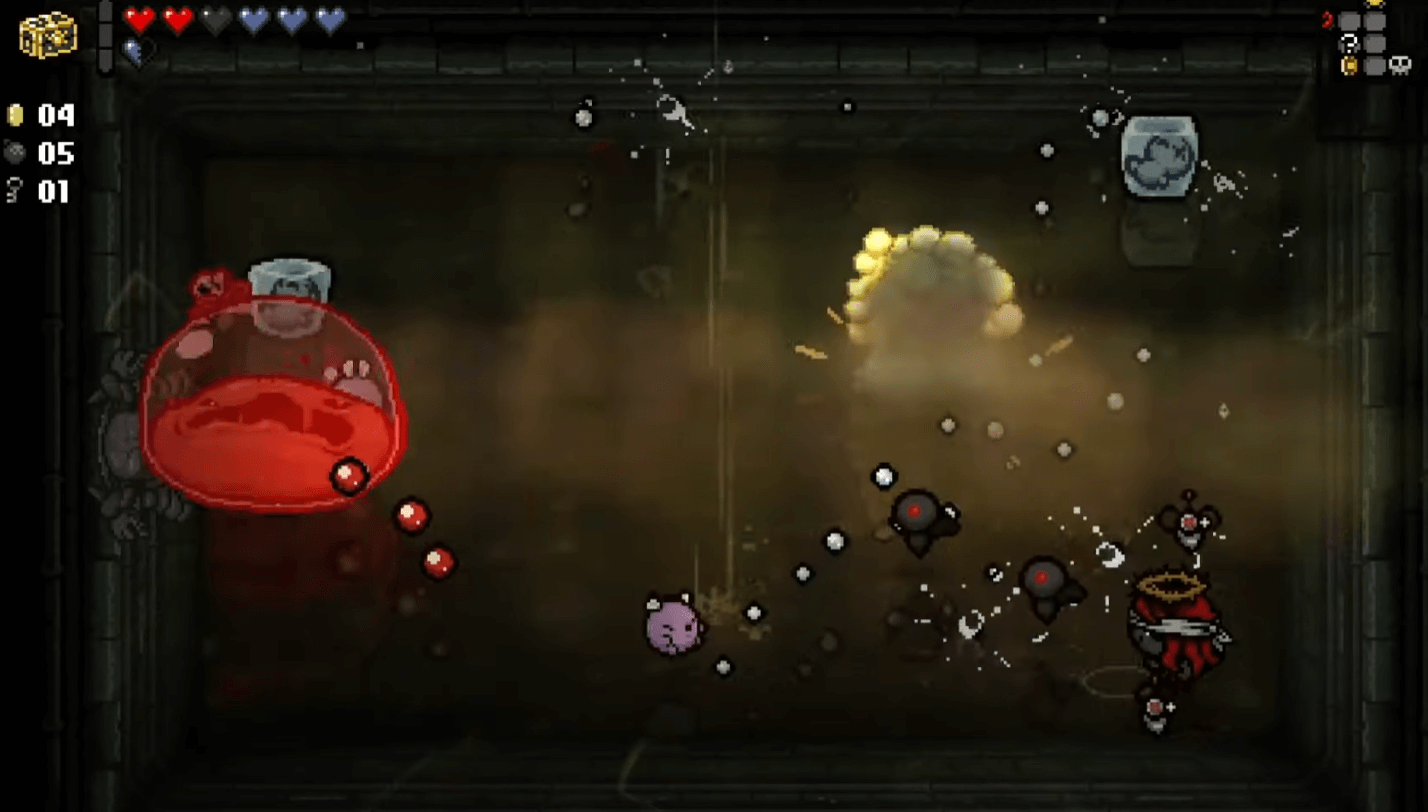Viewport: 1428px width, 812px height.
Task: Click the boss skull icon on minimap
Action: 1400,66
